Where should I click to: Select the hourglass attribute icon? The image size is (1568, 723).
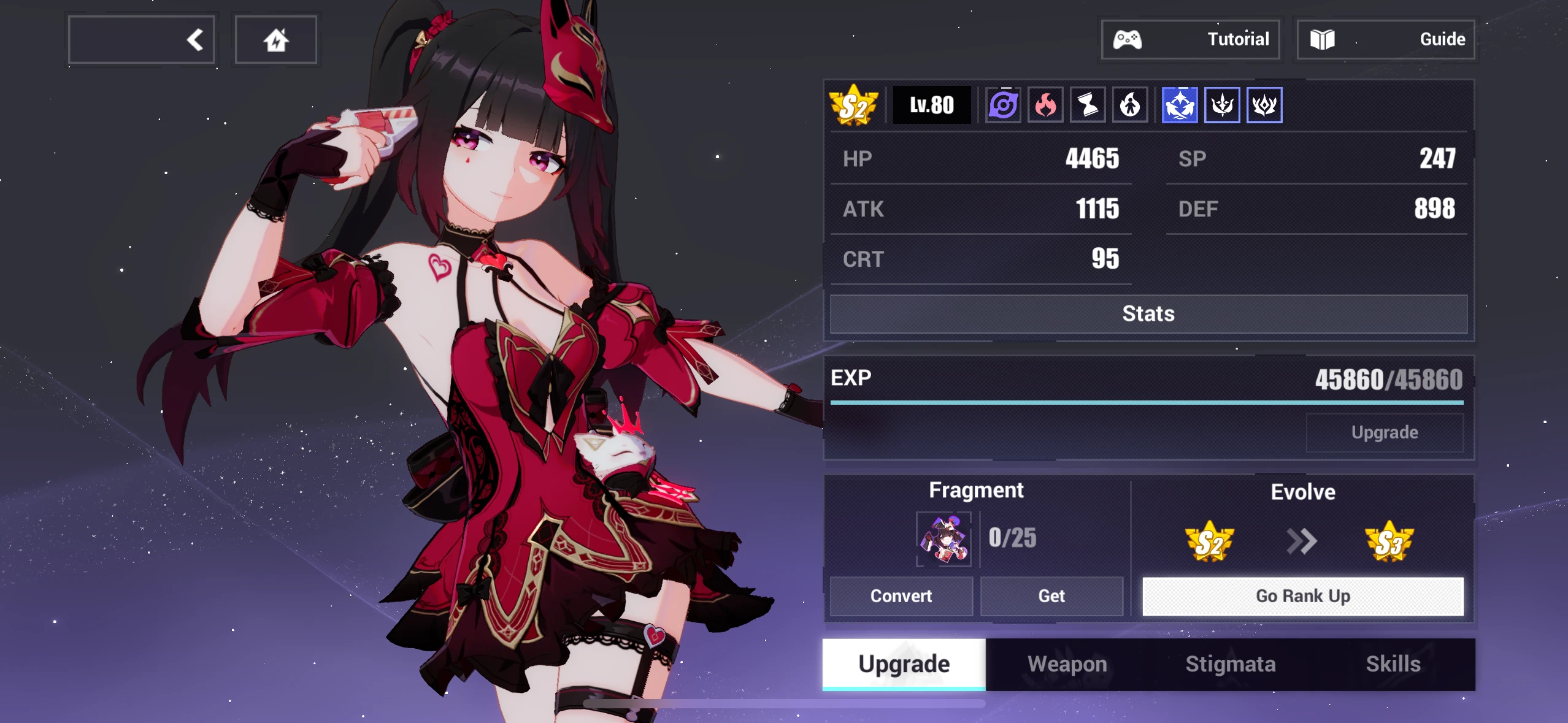[1088, 104]
